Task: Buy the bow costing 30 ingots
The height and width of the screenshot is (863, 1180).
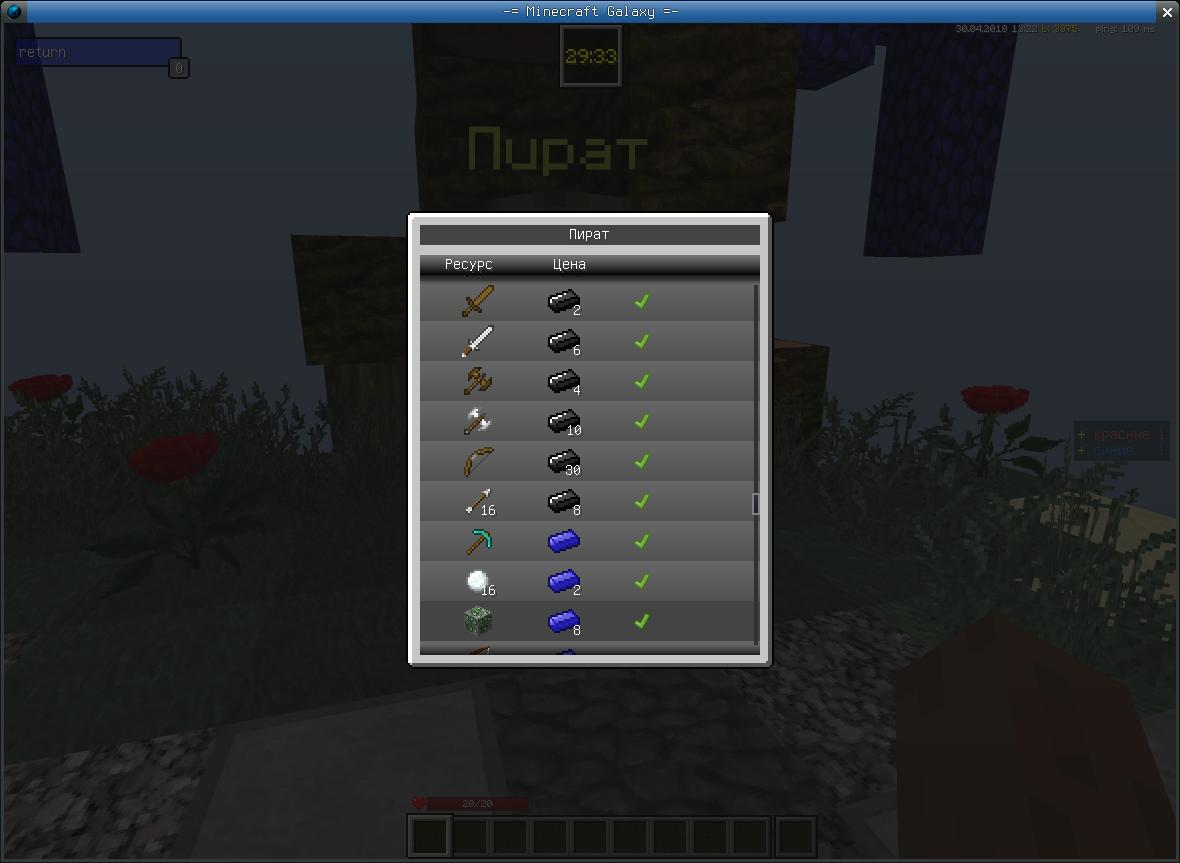Action: pos(478,461)
